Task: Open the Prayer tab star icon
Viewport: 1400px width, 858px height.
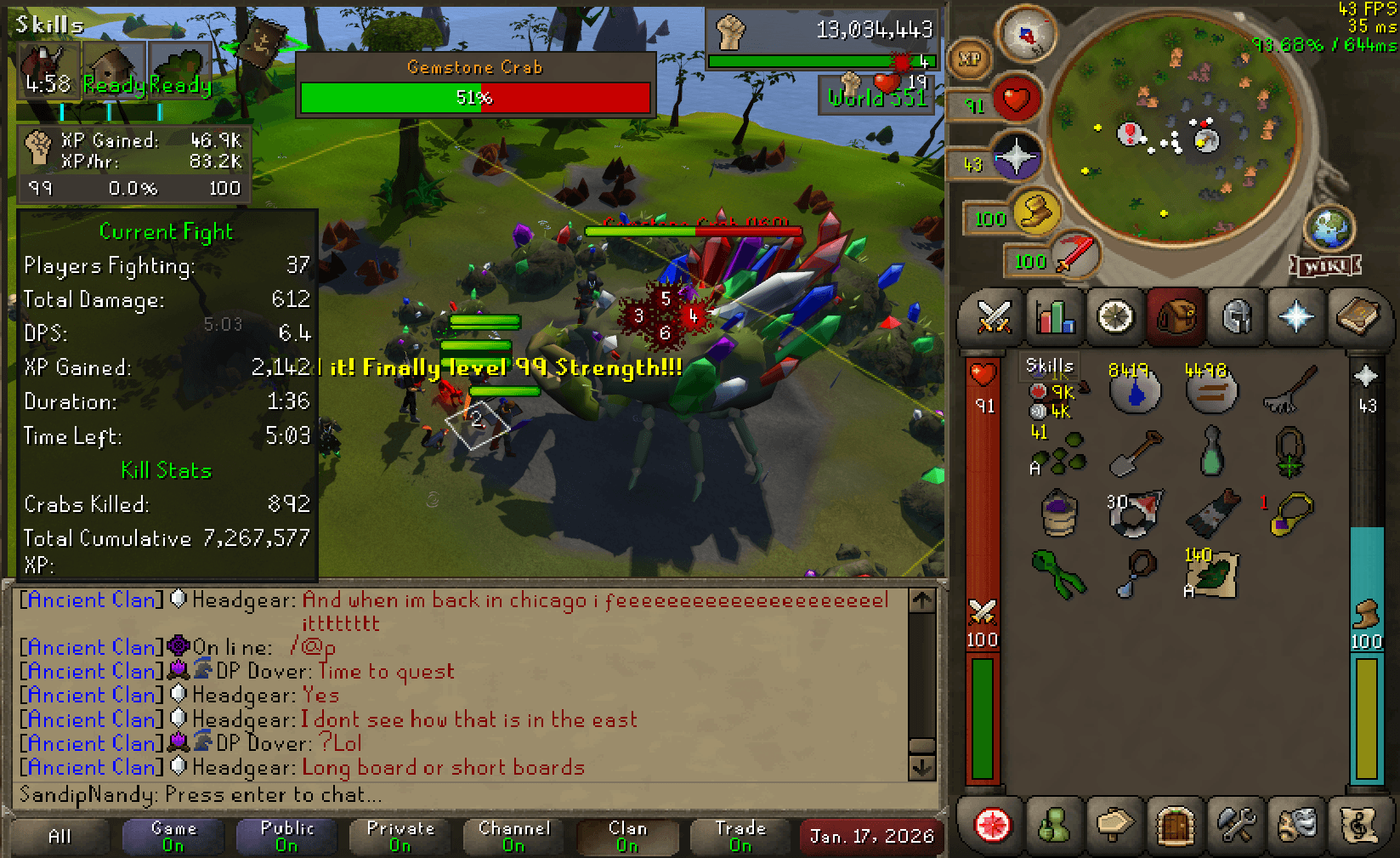Action: coord(1295,318)
